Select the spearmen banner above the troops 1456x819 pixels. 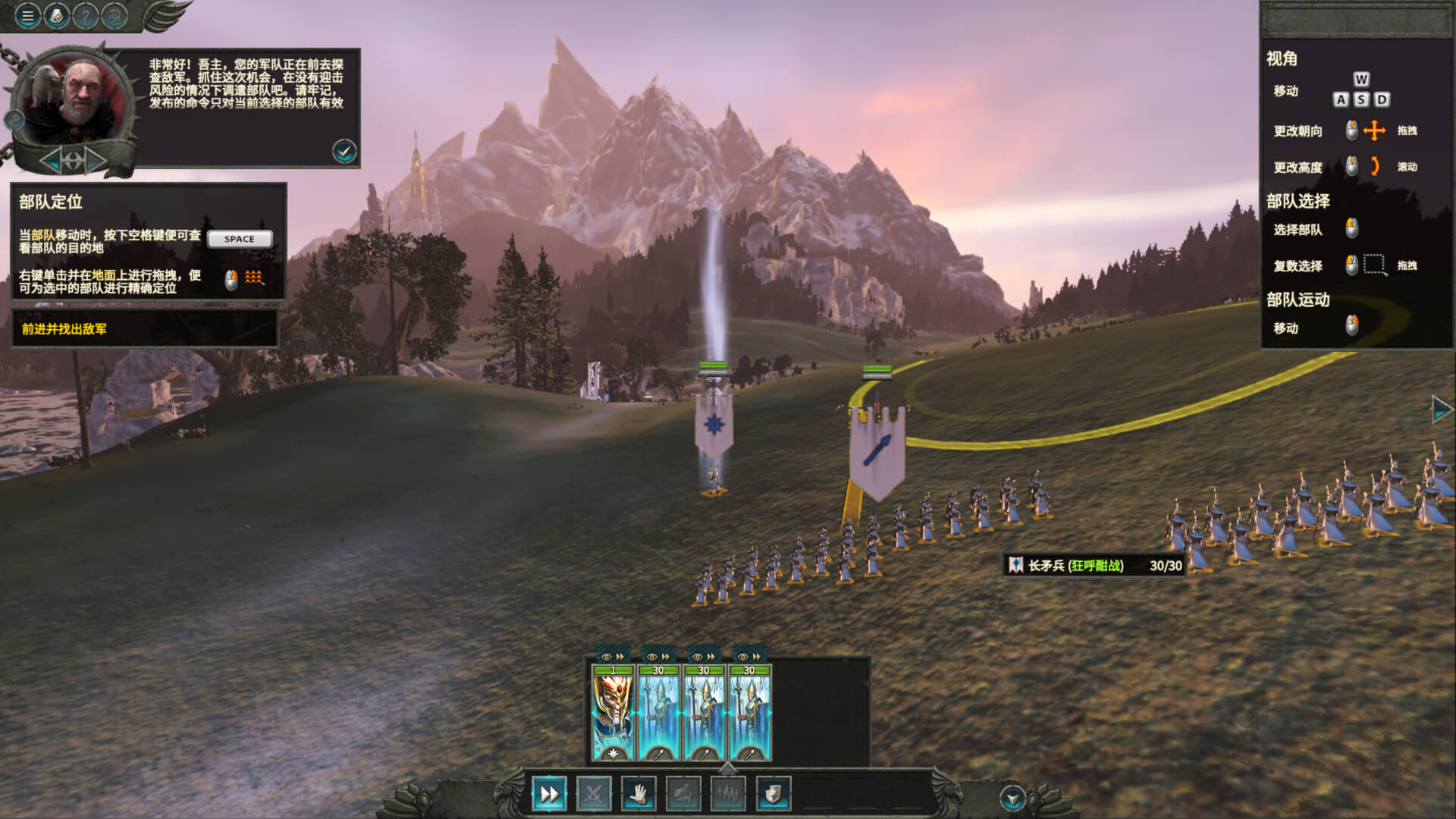[x=877, y=451]
